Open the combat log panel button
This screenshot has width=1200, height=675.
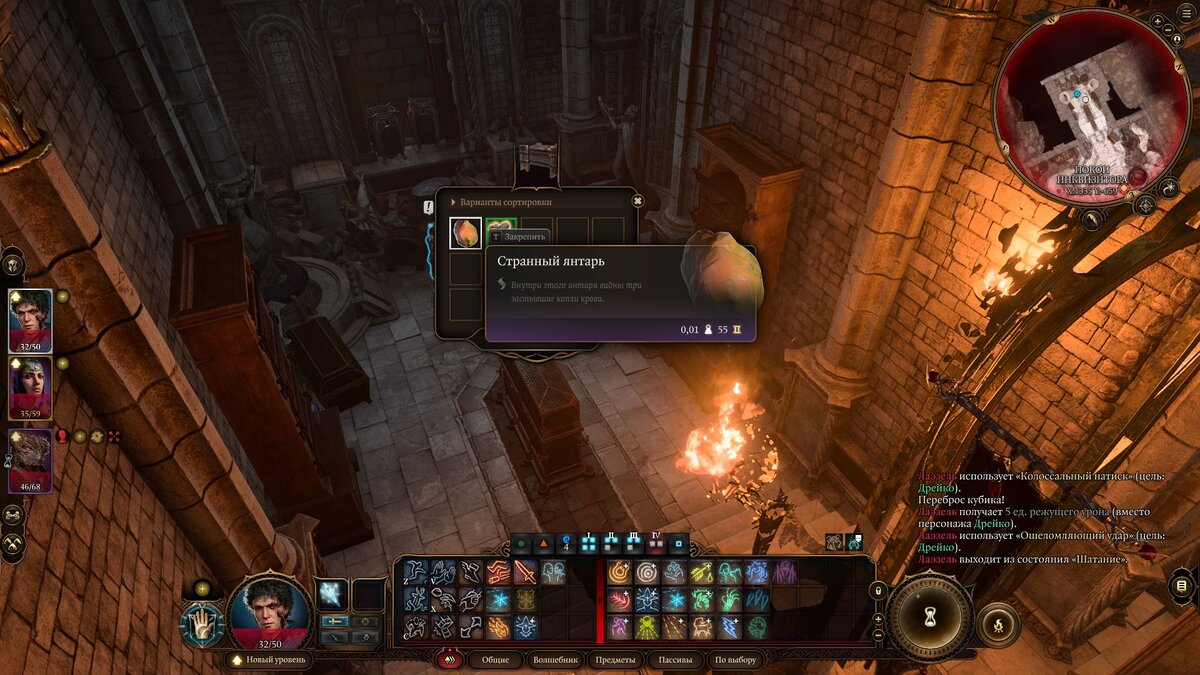click(x=1181, y=585)
